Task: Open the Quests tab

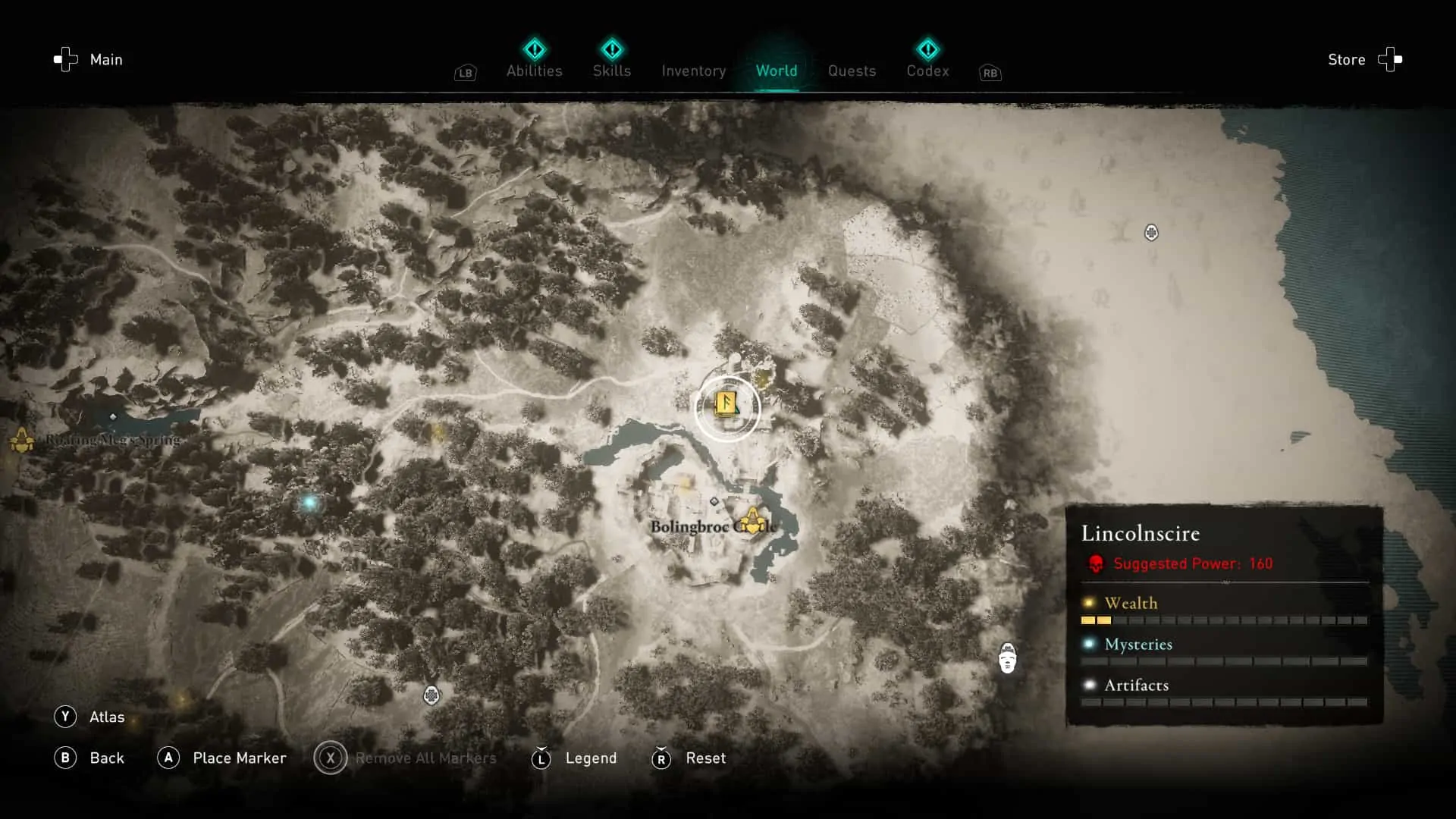Action: (852, 71)
